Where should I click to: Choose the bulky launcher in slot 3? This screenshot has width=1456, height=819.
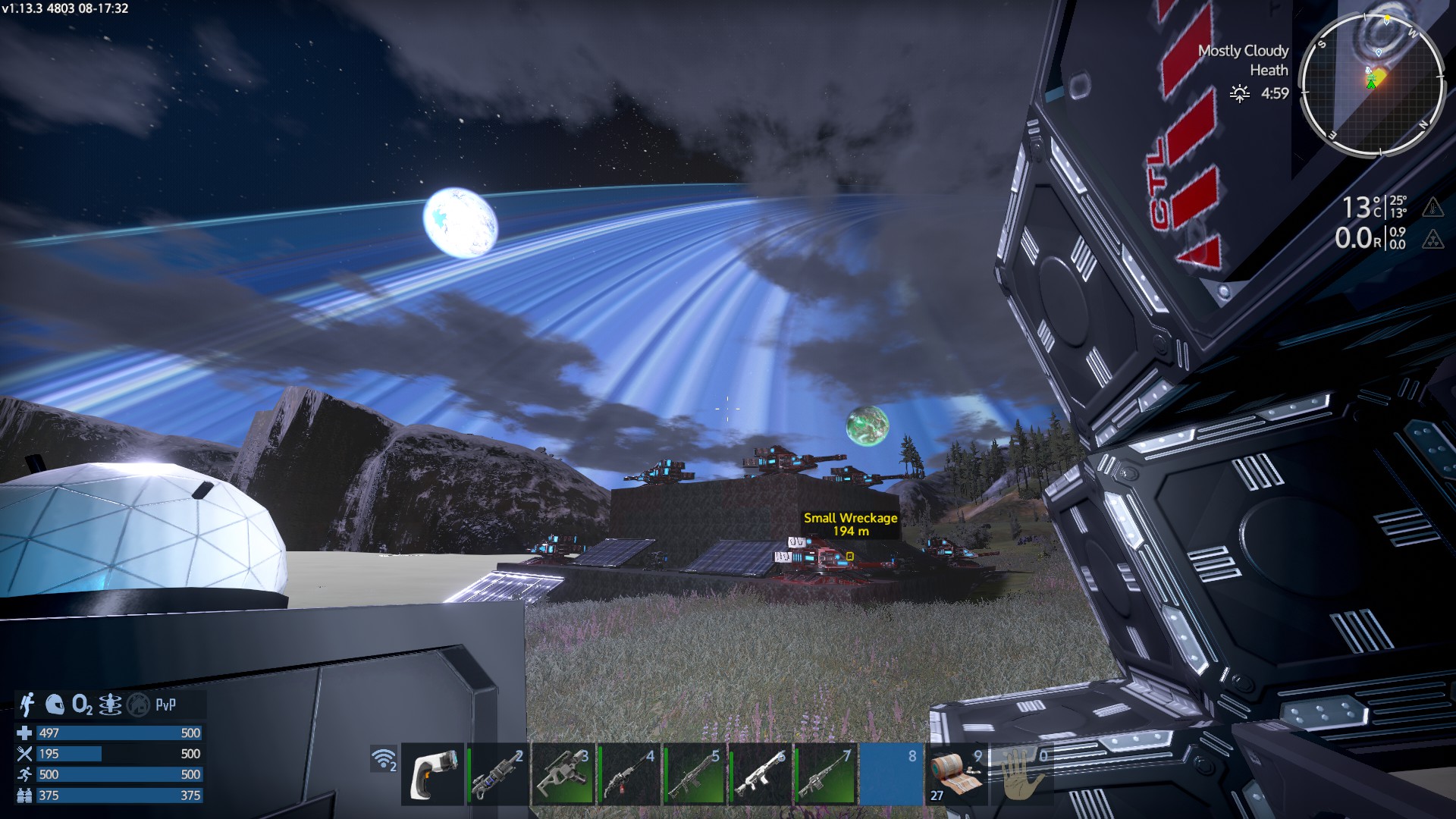coord(563,773)
